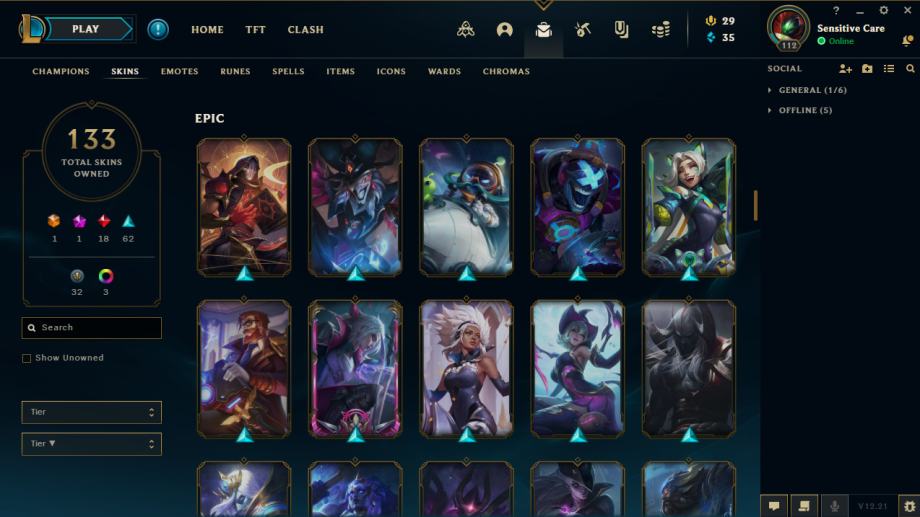Switch to the CLASH section
The width and height of the screenshot is (920, 517).
[x=305, y=30]
